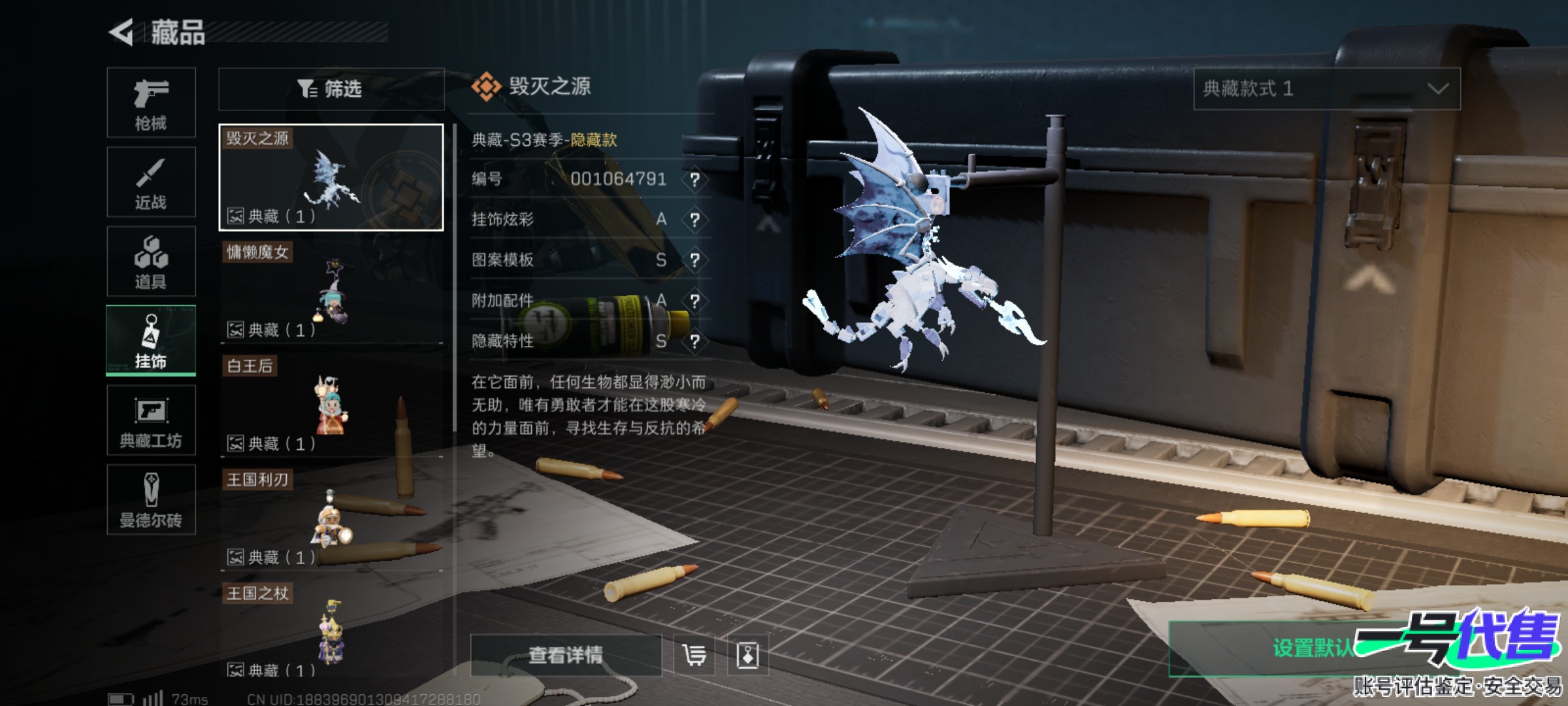Show help for 挂饰炫彩 rating
The height and width of the screenshot is (706, 1568).
tap(694, 220)
